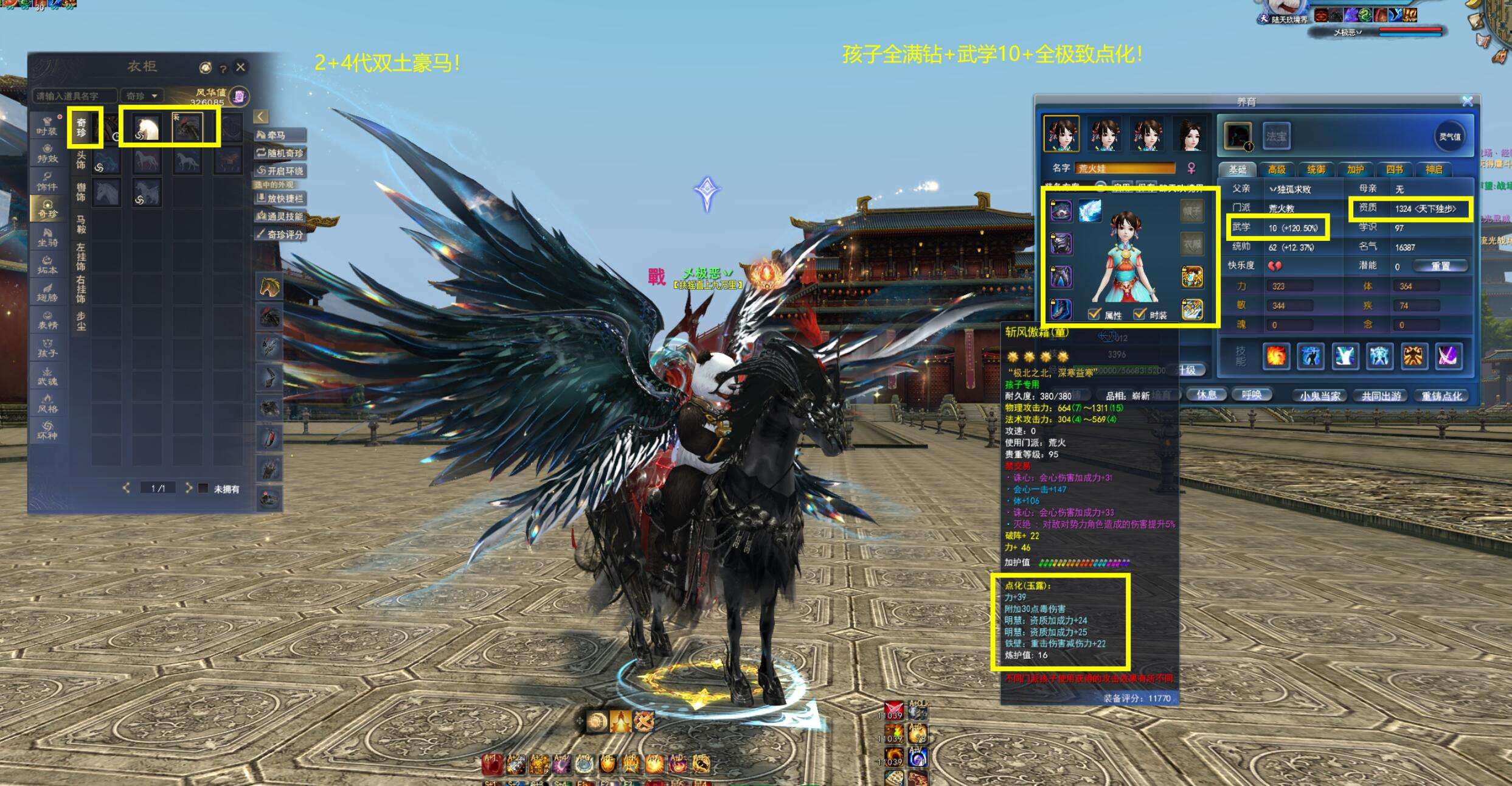Viewport: 1512px width, 786px height.
Task: Close the 养育 child panel
Action: (1468, 101)
